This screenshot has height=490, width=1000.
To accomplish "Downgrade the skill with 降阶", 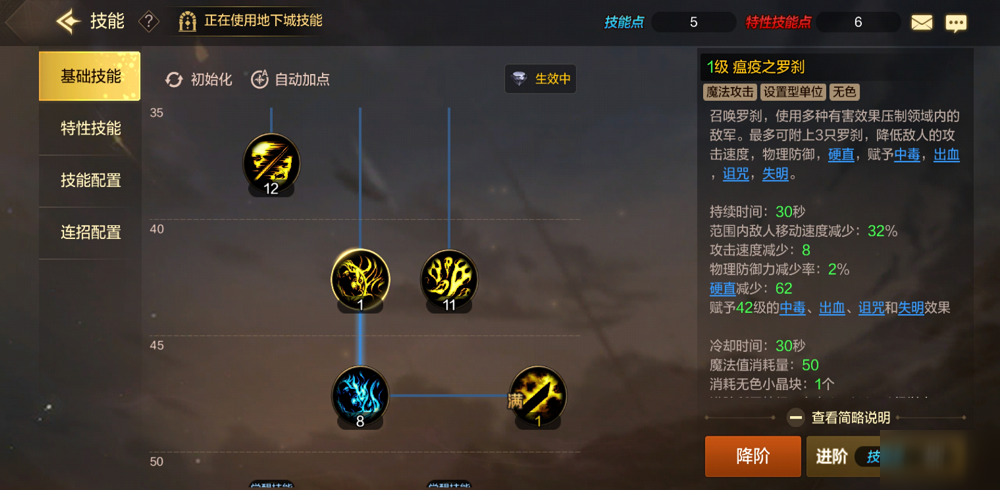I will (x=753, y=456).
